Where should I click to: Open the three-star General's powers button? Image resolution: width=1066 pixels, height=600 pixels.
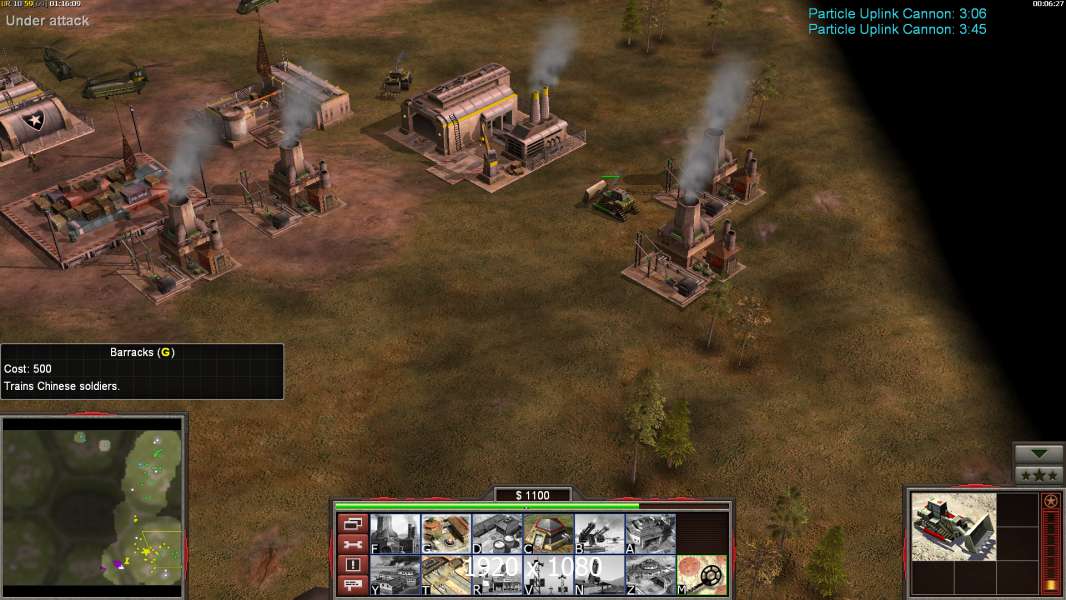point(1039,474)
